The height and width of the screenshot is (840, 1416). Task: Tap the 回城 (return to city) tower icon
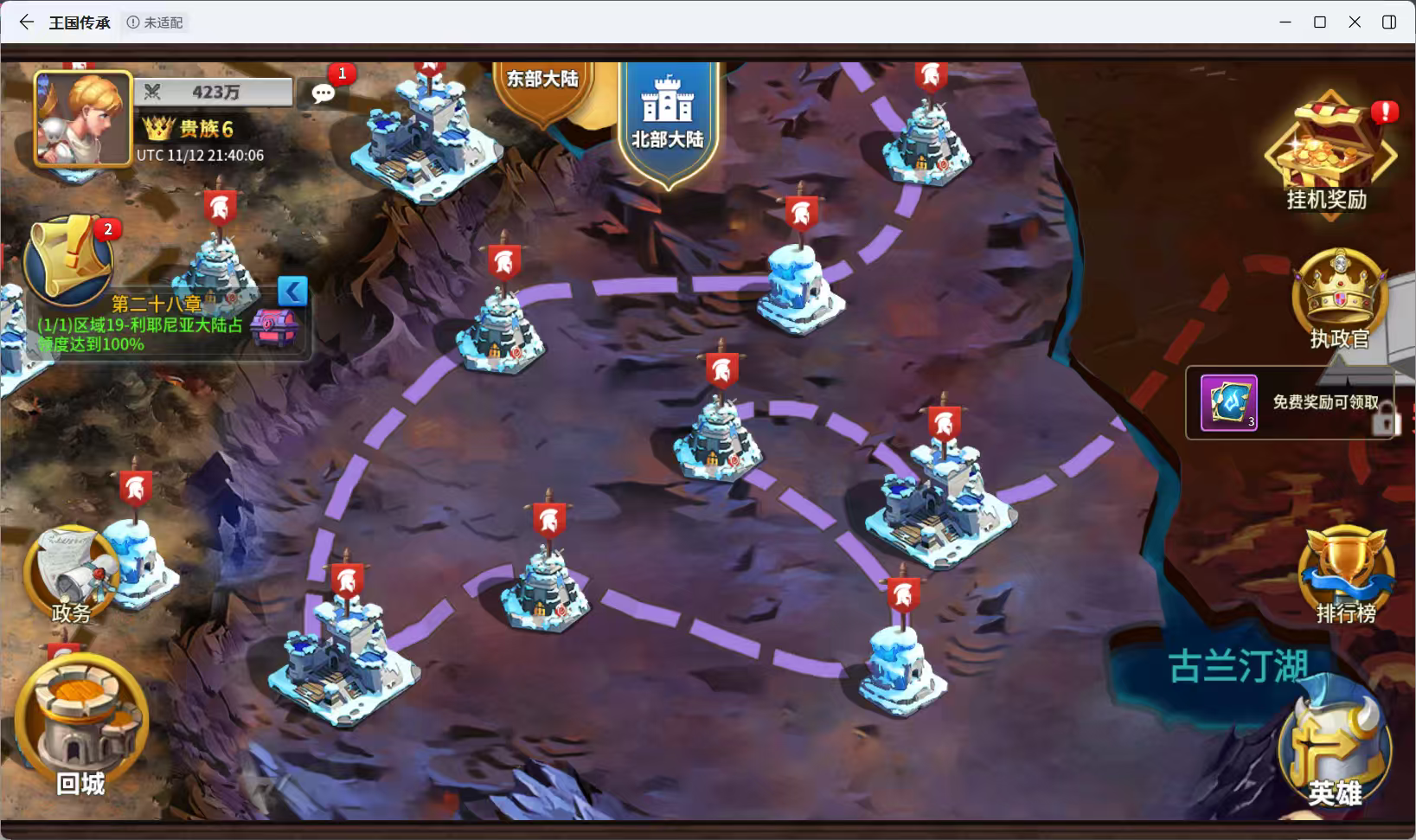pyautogui.click(x=80, y=714)
